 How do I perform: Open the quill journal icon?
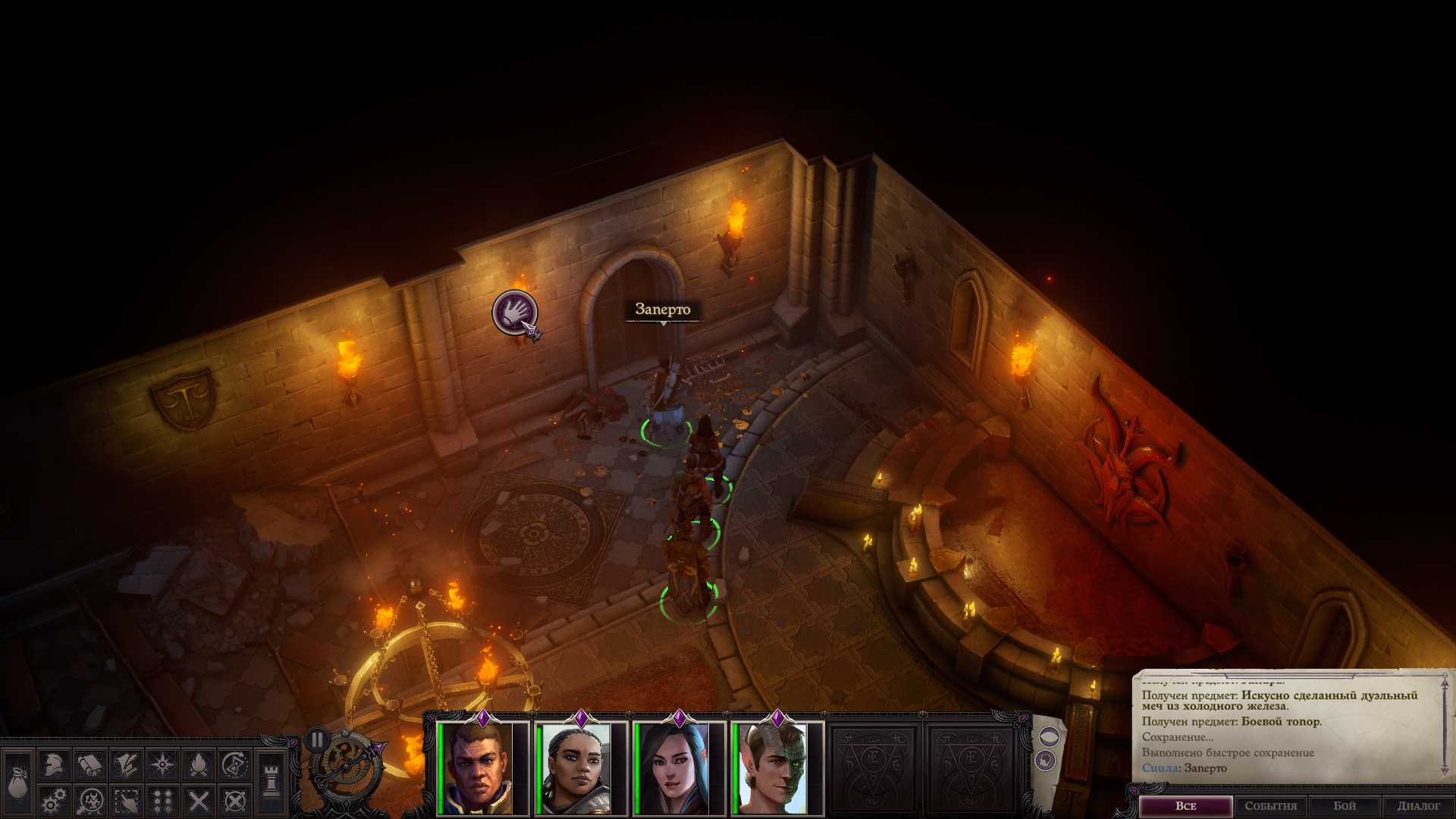126,764
